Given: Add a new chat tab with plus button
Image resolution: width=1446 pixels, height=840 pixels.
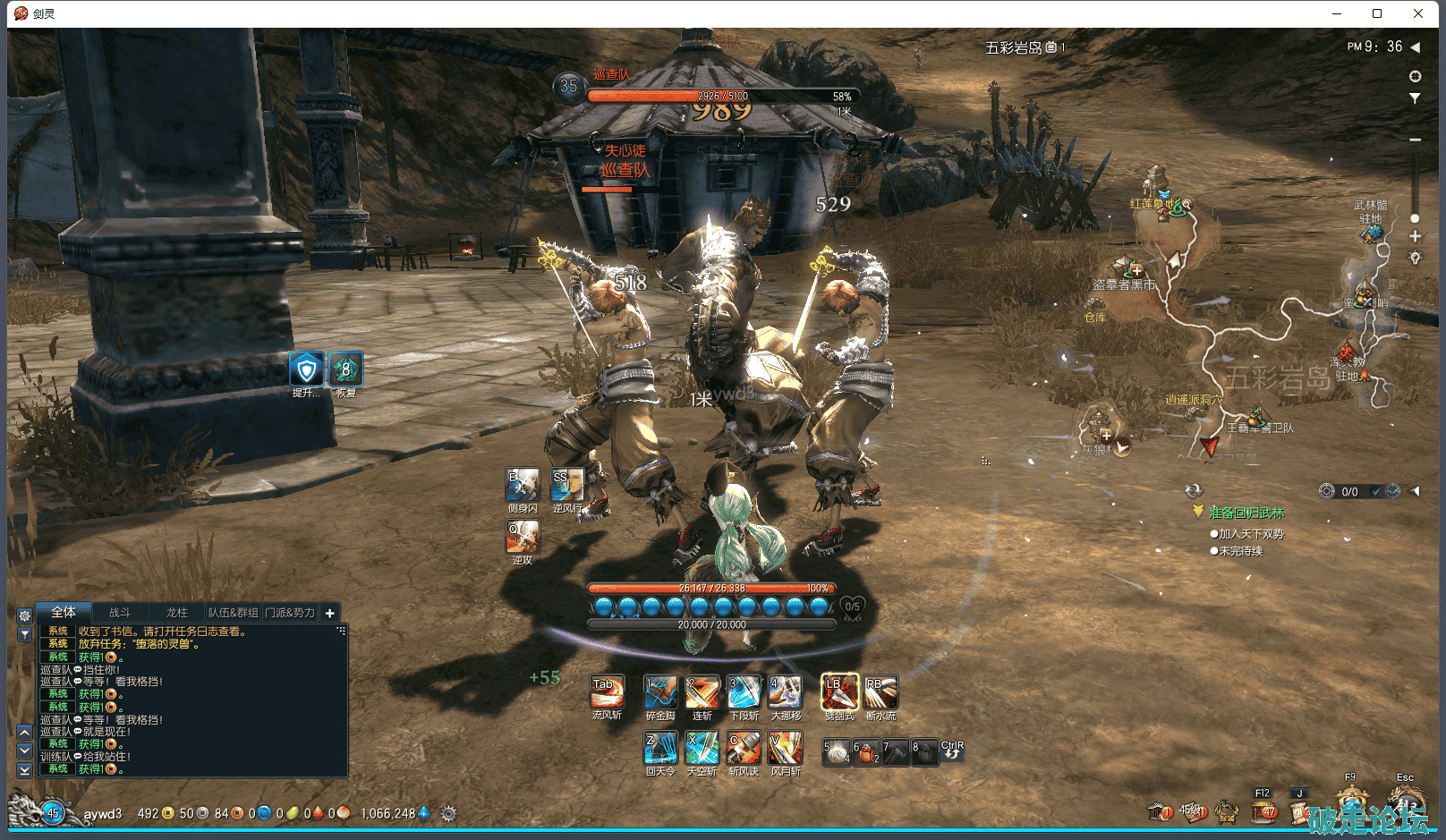Looking at the screenshot, I should (329, 613).
